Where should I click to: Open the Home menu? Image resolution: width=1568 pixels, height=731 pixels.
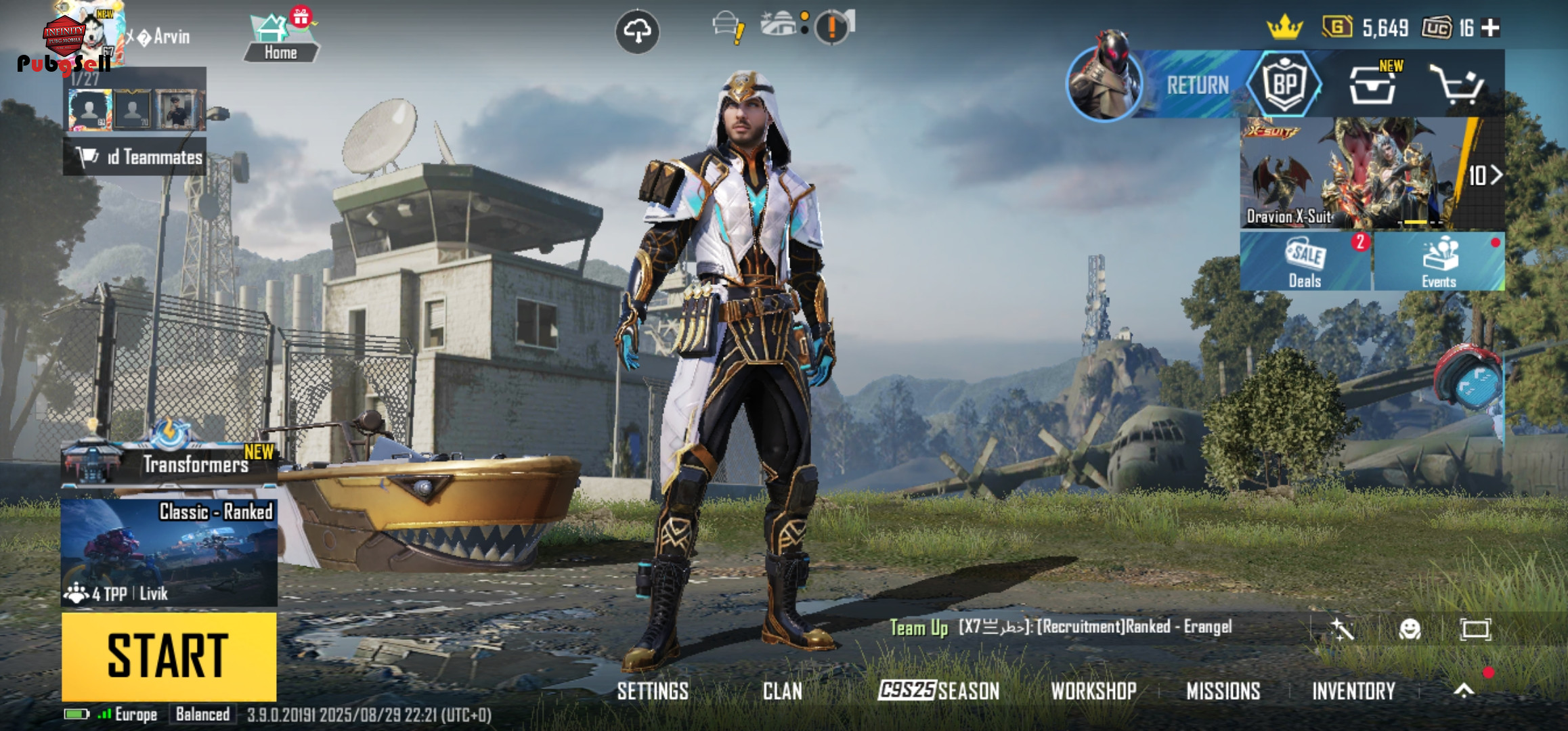pos(280,38)
